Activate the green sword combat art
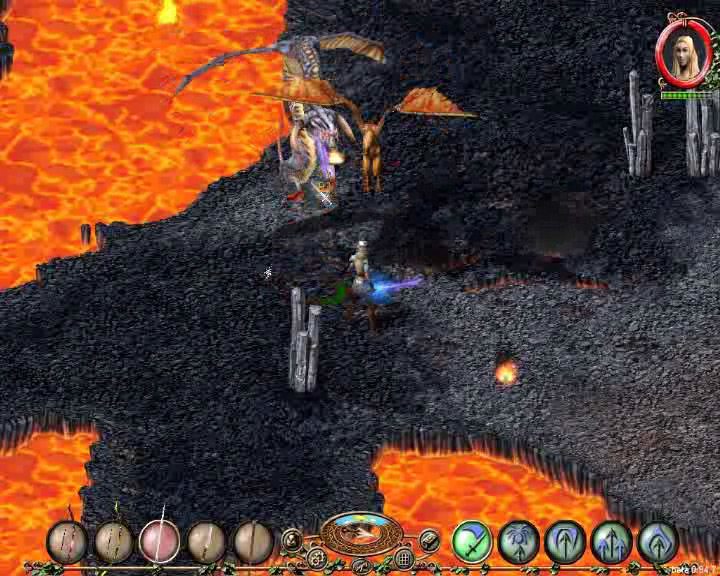 (471, 541)
